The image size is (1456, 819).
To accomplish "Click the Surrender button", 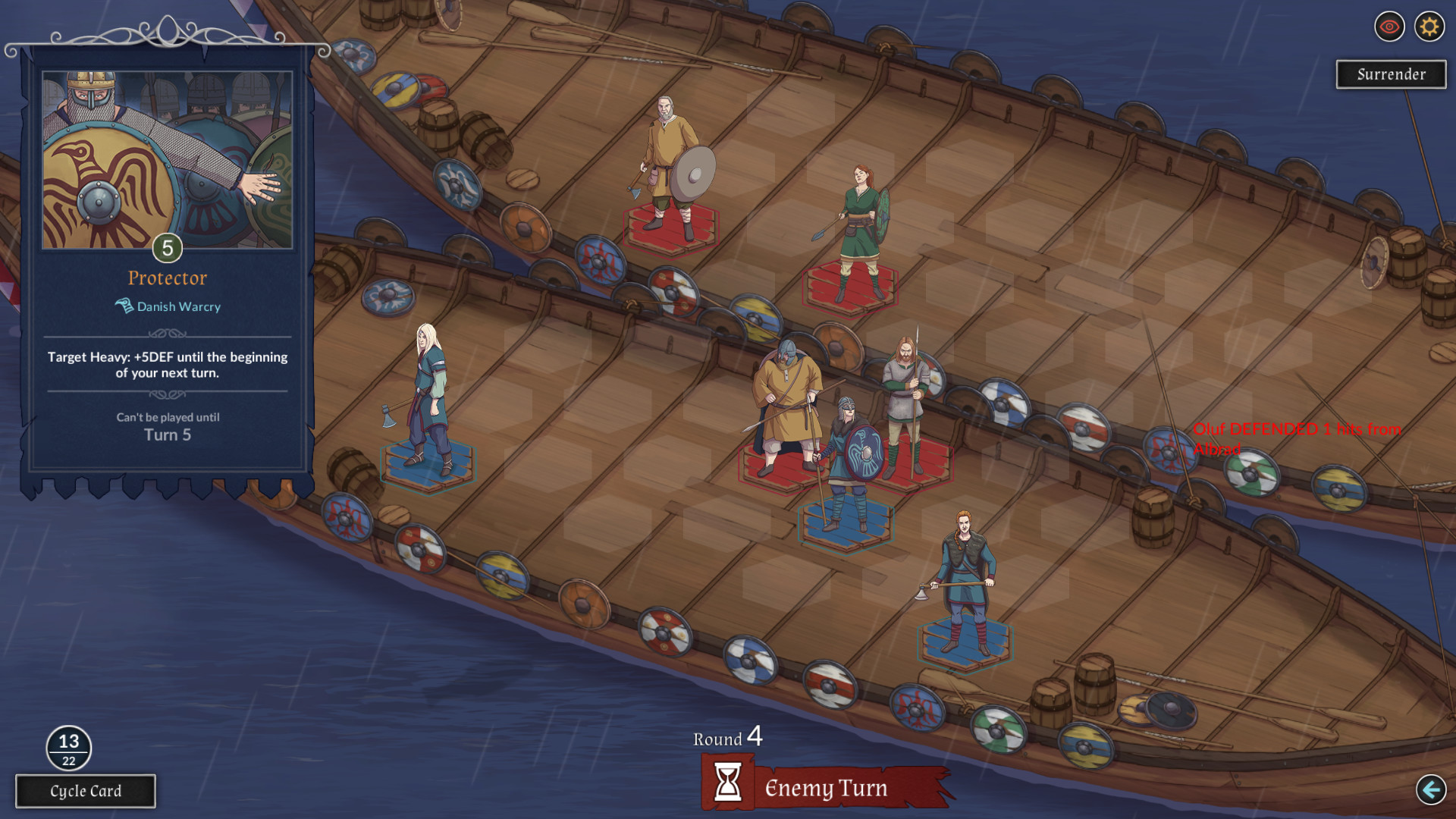I will click(x=1391, y=74).
